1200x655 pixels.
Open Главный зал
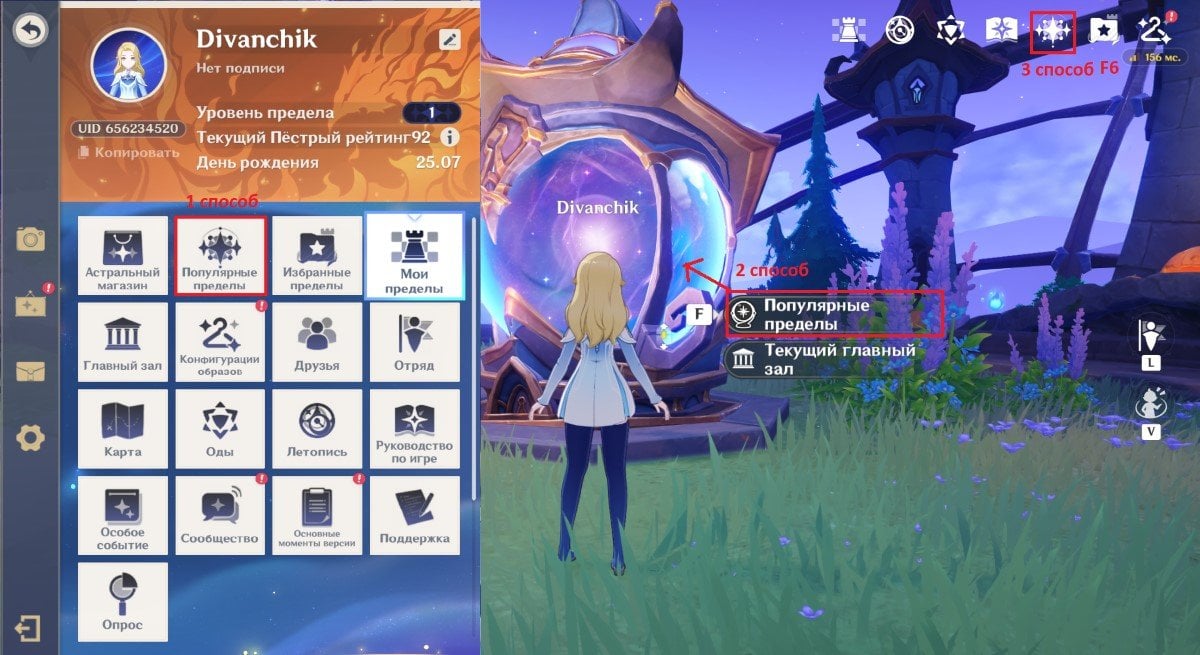pyautogui.click(x=122, y=342)
